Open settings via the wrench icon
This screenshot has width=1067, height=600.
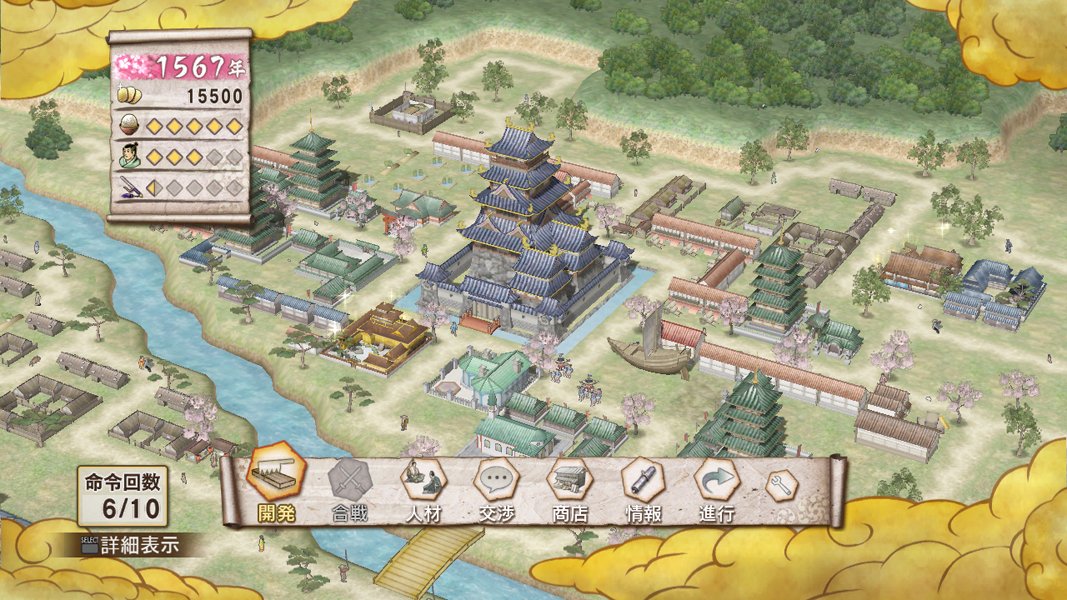pyautogui.click(x=781, y=485)
